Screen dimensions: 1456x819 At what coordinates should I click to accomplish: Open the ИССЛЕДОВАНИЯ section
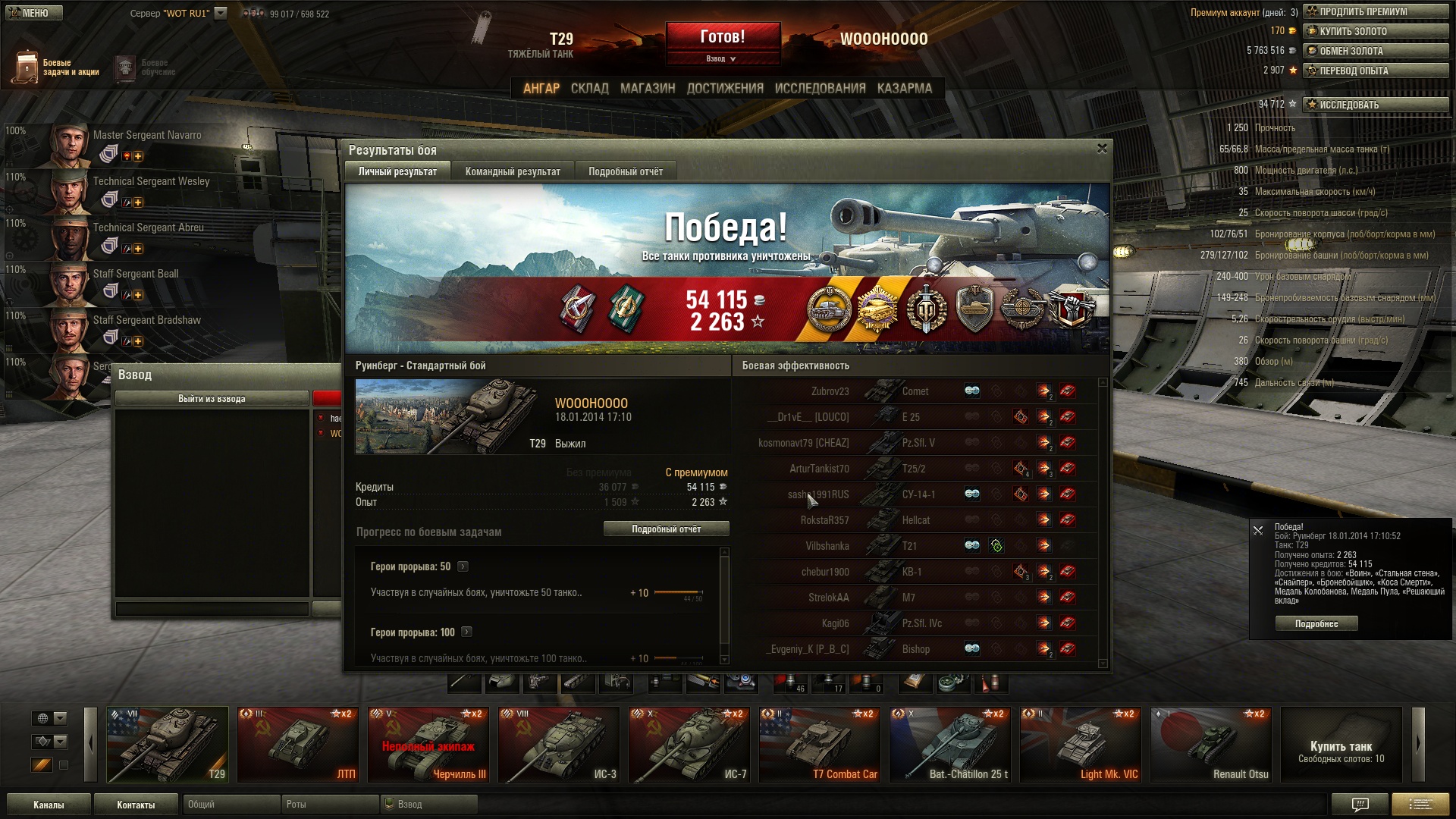tap(820, 89)
